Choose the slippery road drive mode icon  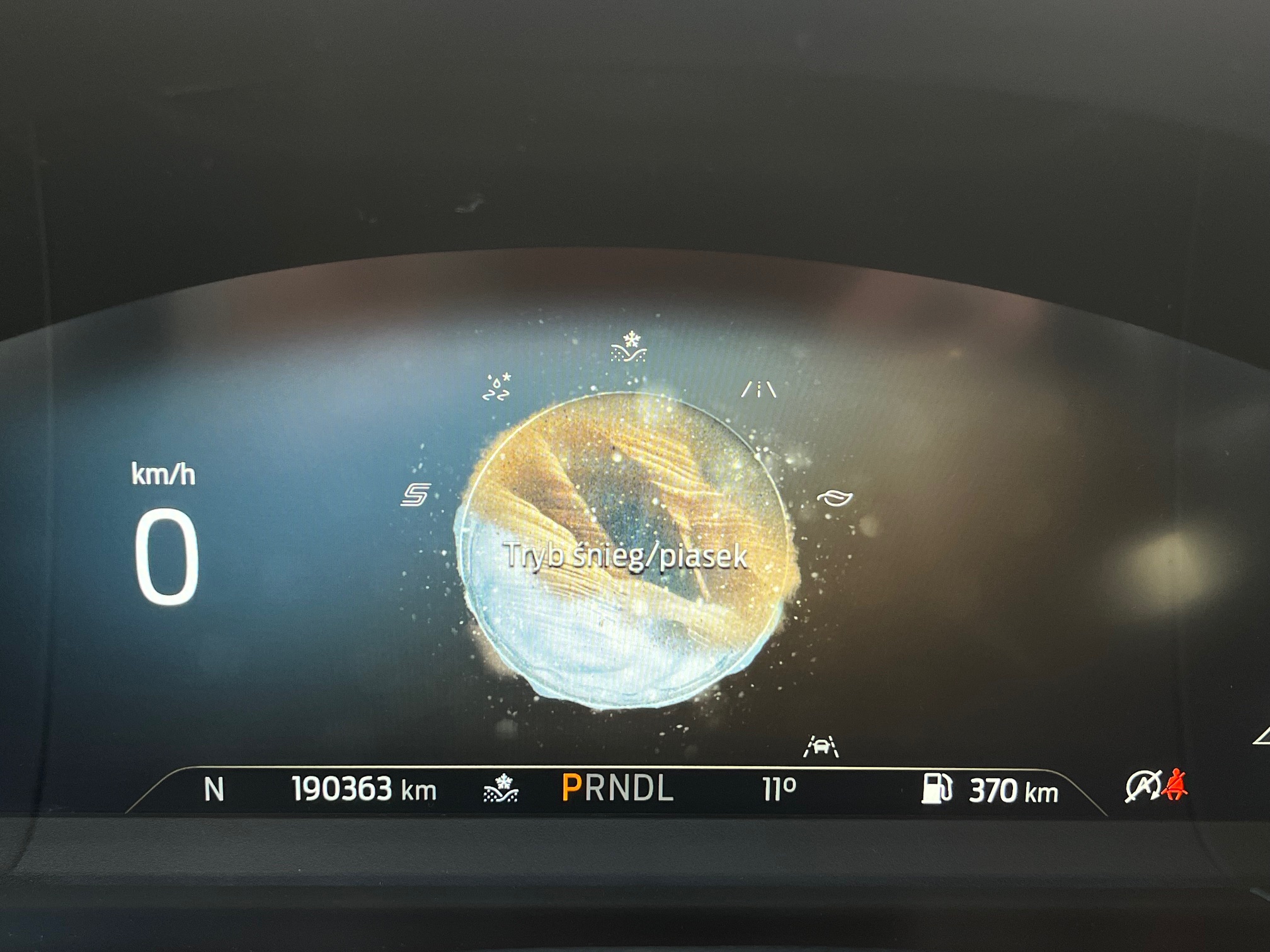point(496,388)
